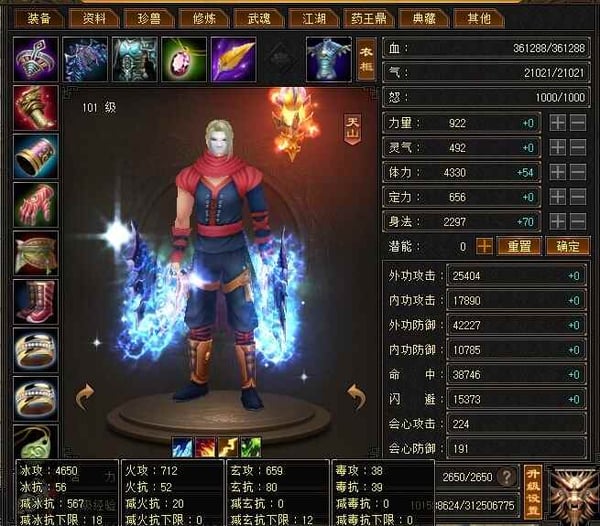Select the red gauntlet equipment slot
Viewport: 600px width, 526px height.
[36, 108]
